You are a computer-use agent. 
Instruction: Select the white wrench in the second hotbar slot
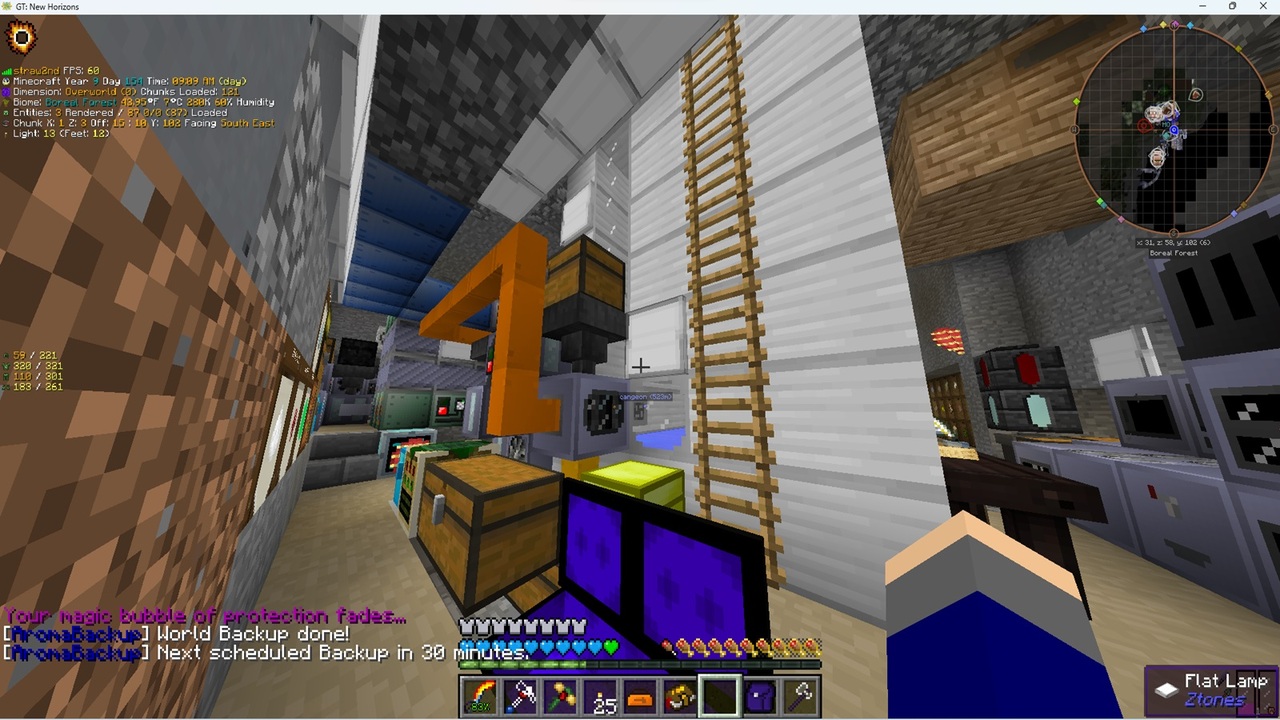[x=521, y=696]
